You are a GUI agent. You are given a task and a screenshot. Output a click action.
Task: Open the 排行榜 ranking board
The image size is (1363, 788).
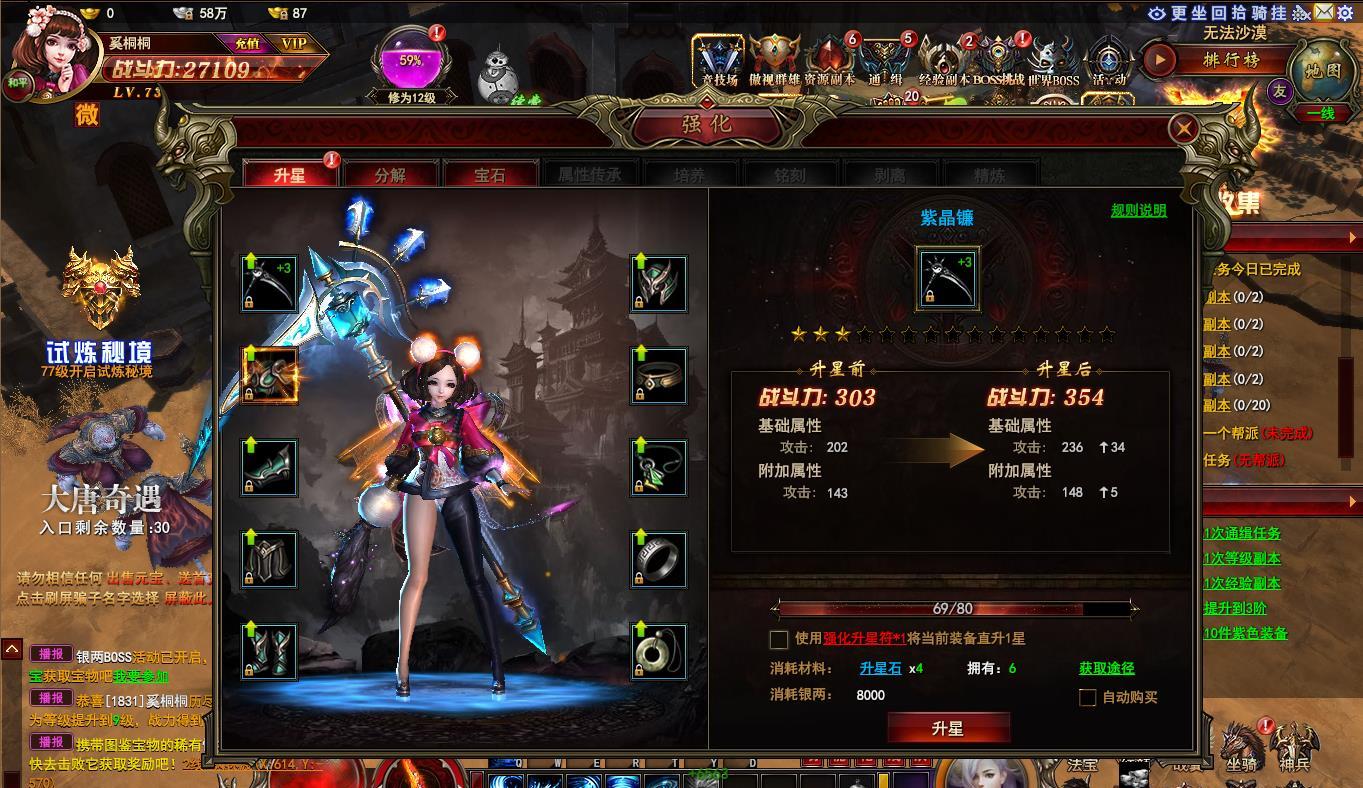(1231, 59)
